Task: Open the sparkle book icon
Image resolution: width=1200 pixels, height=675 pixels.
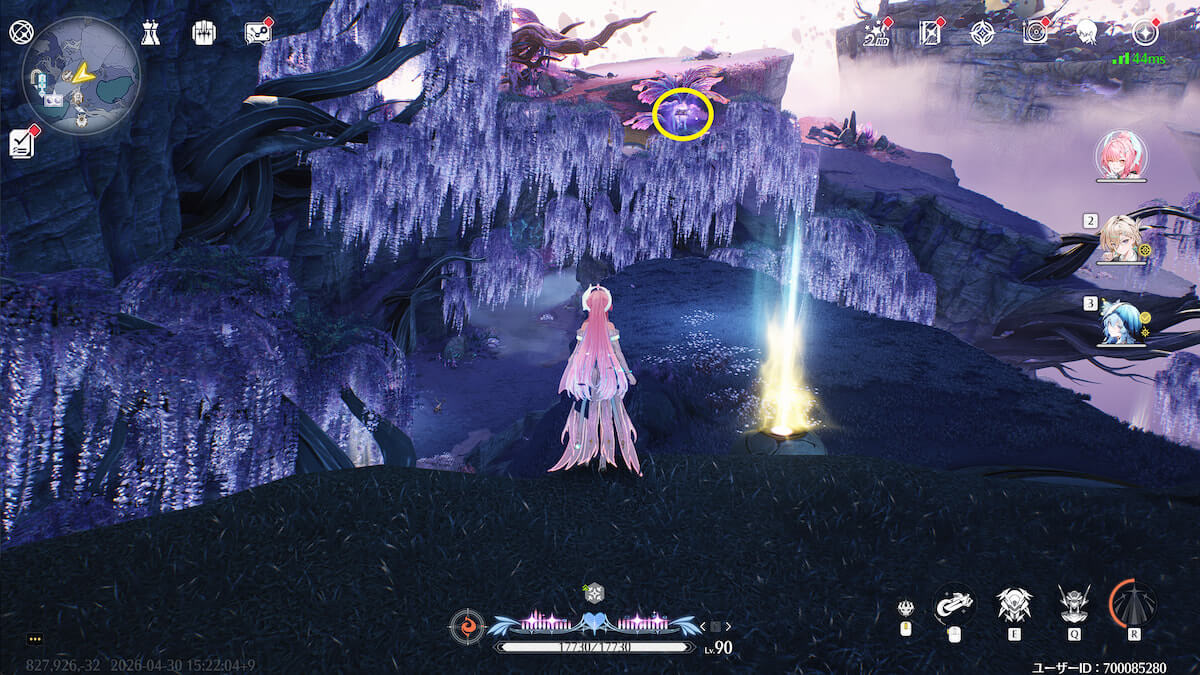Action: (930, 33)
